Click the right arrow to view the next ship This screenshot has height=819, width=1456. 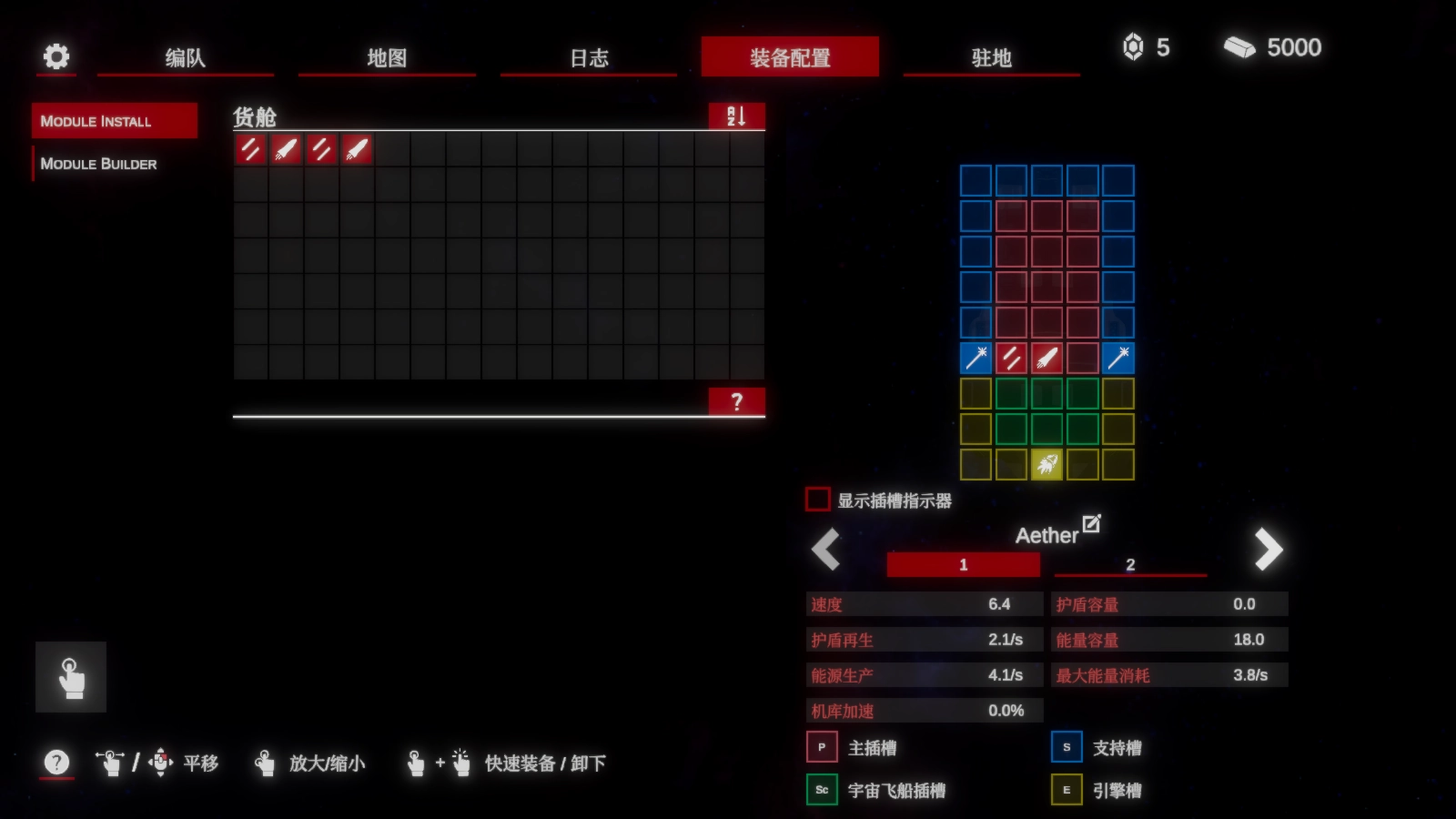click(x=1267, y=550)
